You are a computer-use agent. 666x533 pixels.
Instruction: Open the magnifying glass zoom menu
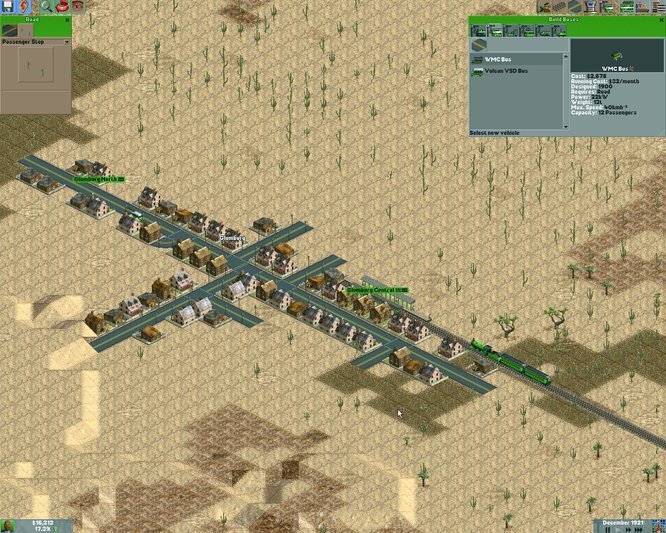tap(46, 6)
